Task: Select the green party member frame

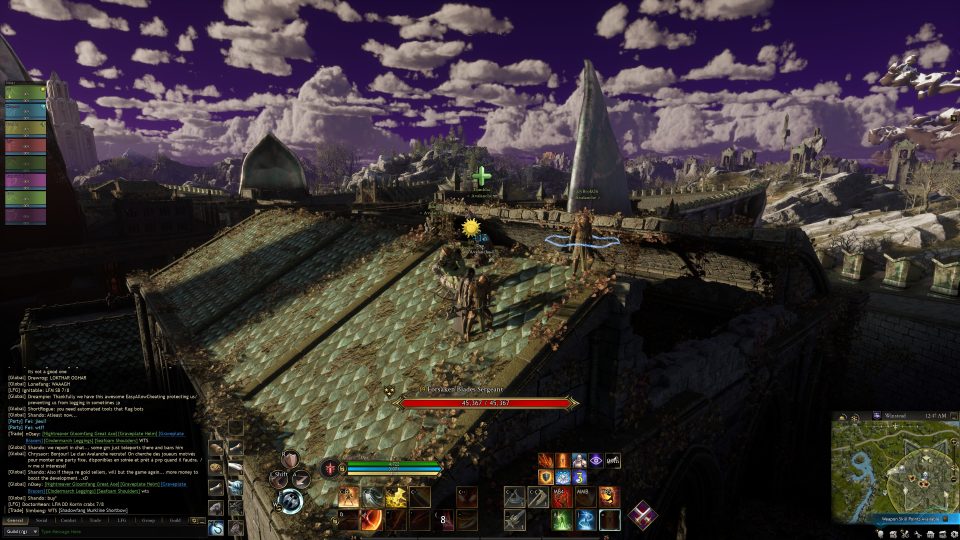Action: tap(25, 92)
